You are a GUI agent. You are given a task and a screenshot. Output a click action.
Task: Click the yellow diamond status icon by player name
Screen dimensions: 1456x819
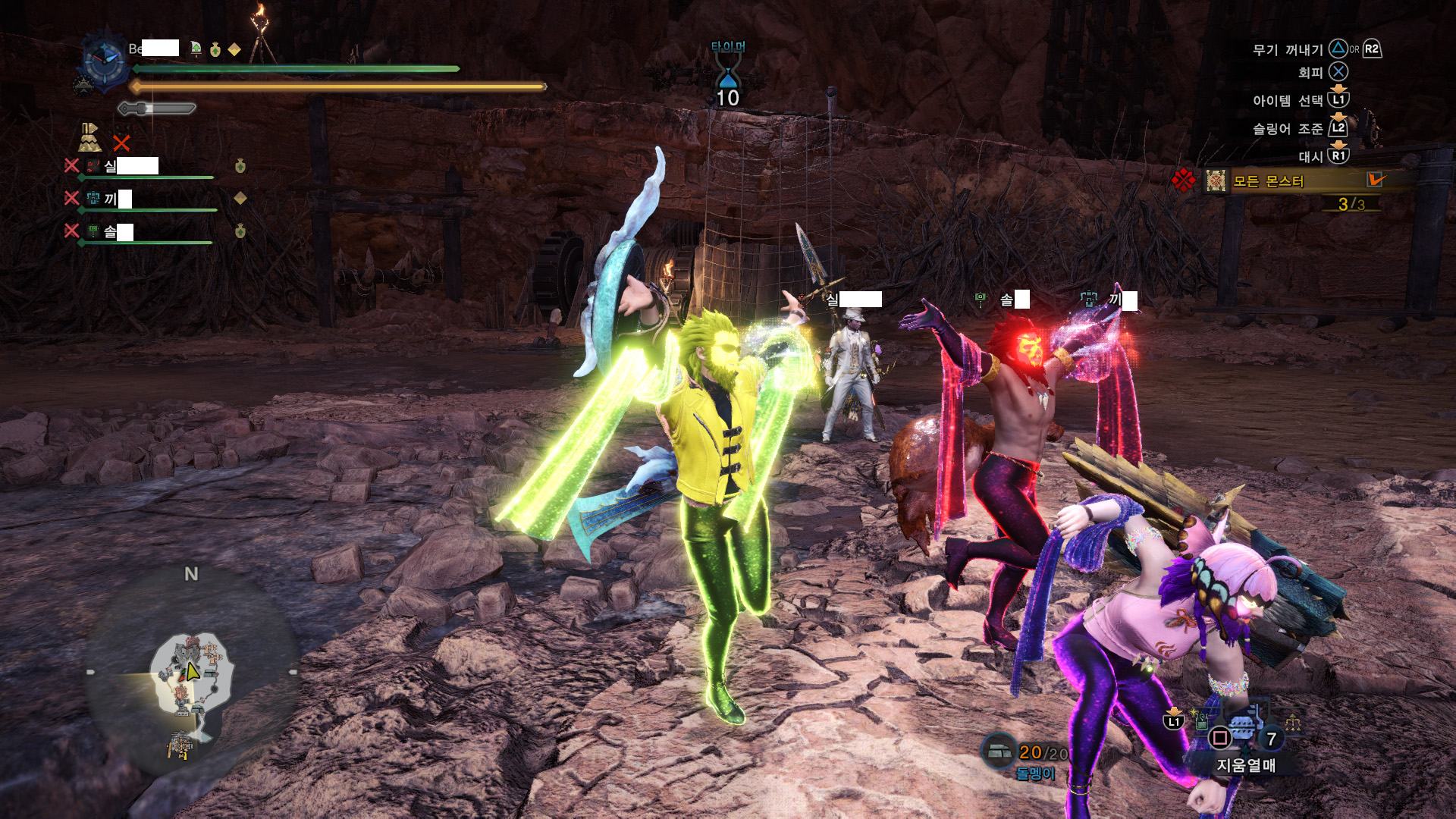click(x=234, y=49)
